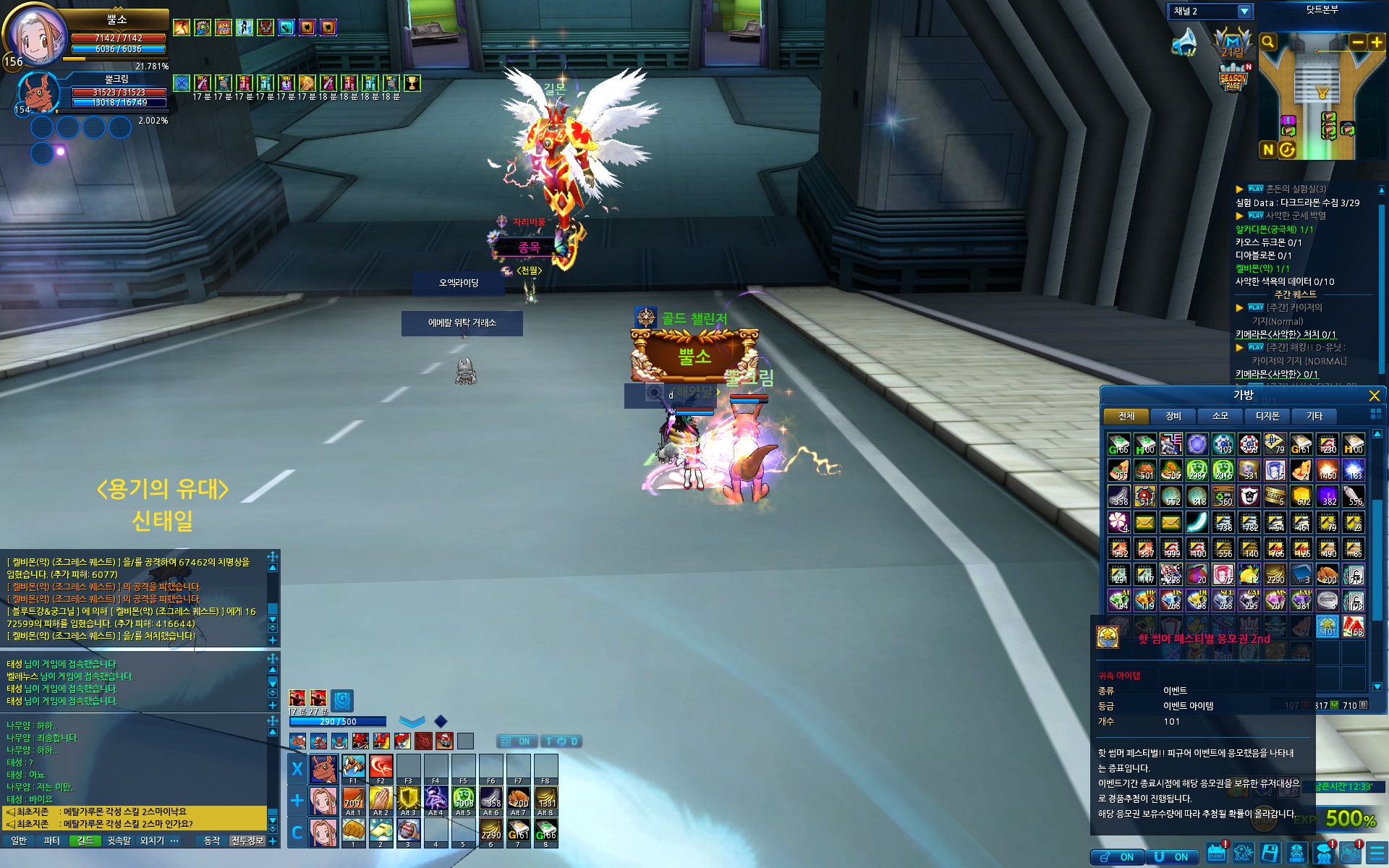The image size is (1389, 868).
Task: Open the 전투정보 combat info tab
Action: [247, 841]
